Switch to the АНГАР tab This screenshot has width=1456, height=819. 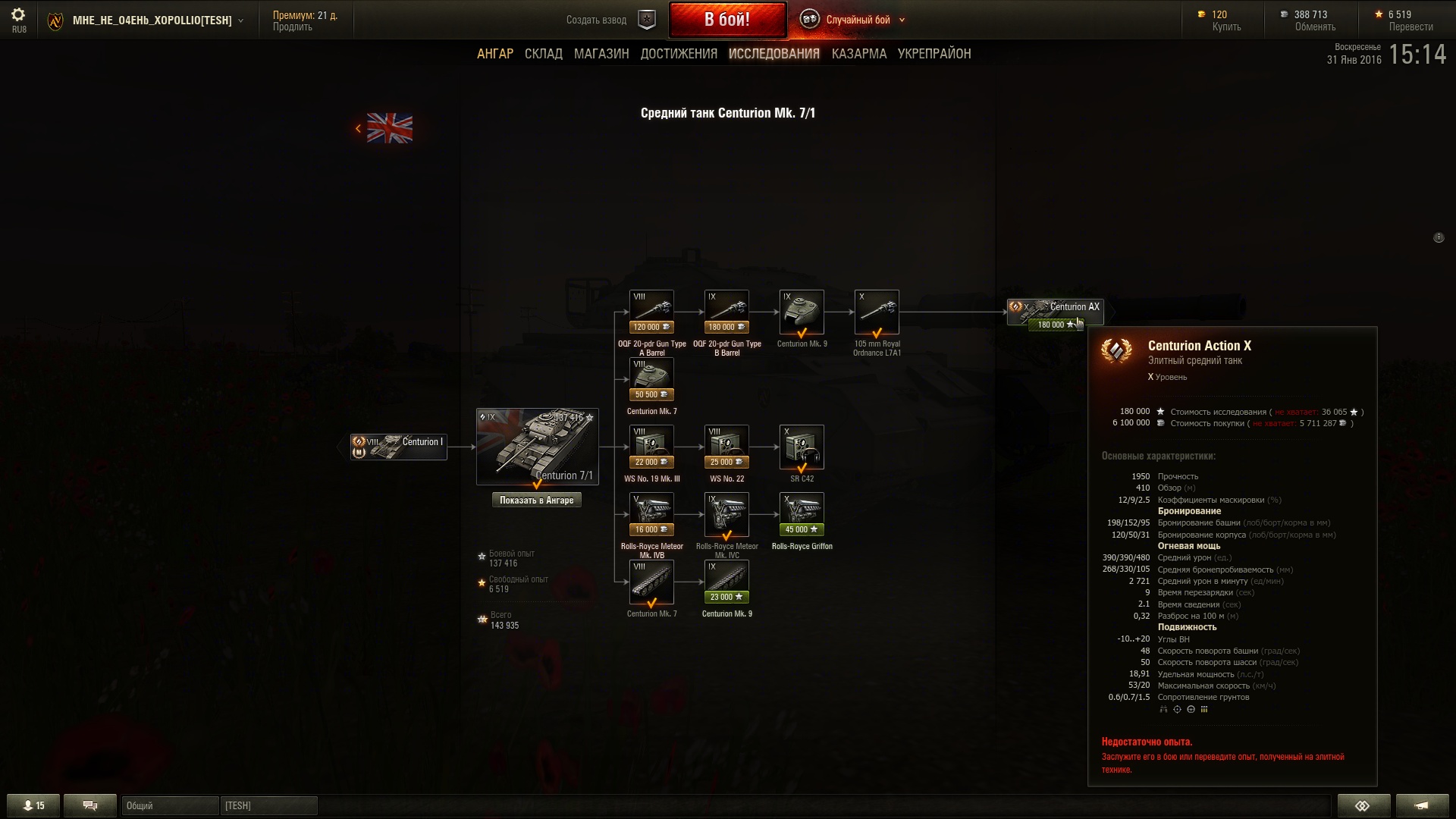point(494,54)
